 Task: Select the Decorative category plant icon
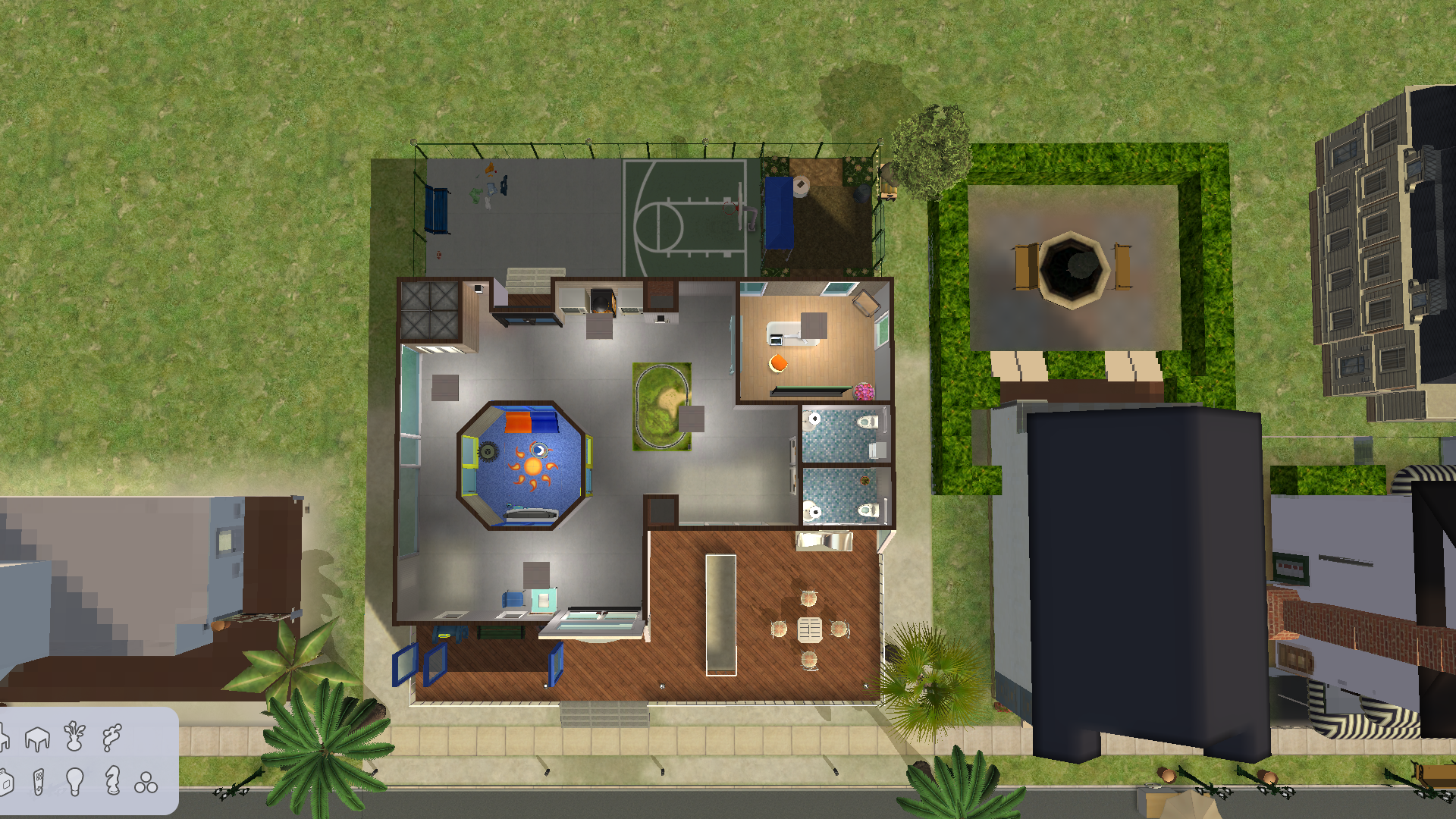[74, 737]
